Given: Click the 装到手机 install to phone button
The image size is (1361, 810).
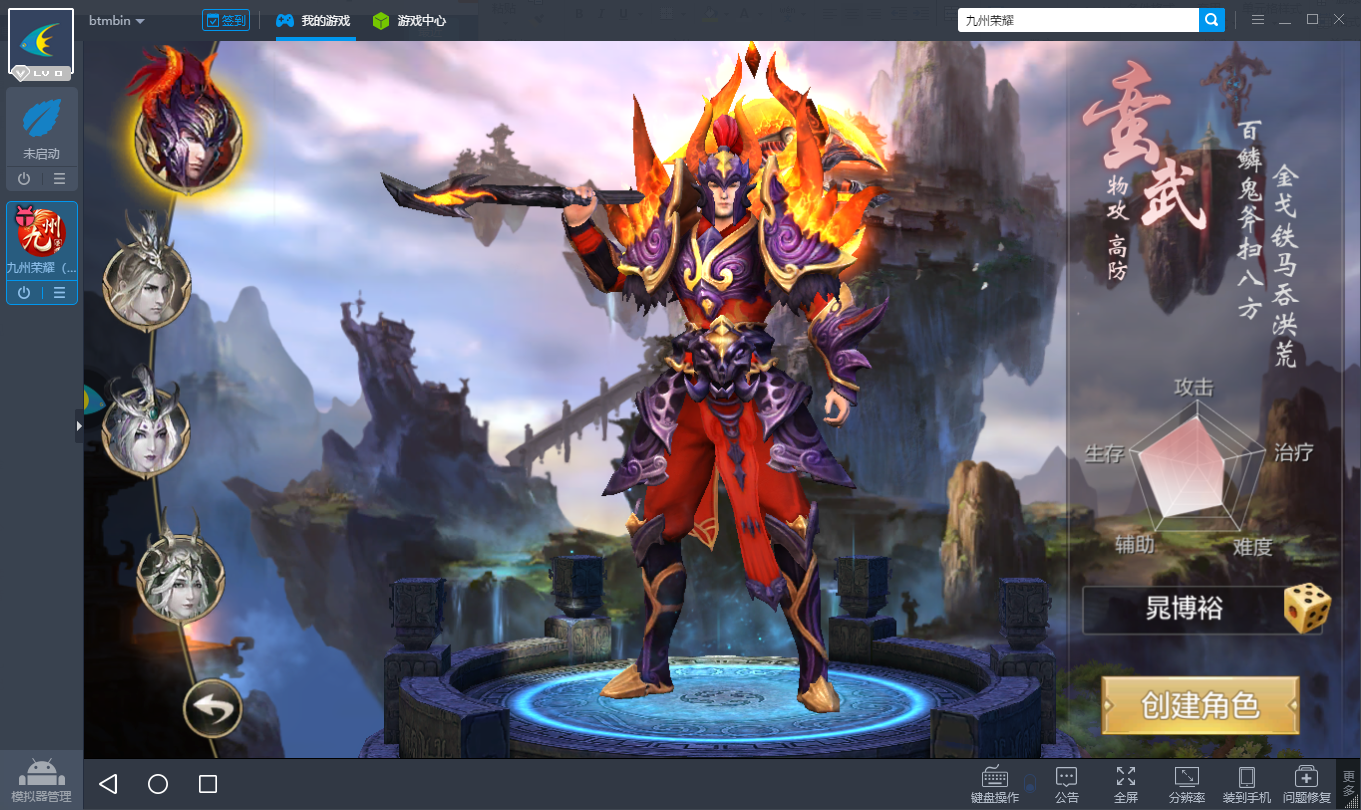Looking at the screenshot, I should tap(1247, 784).
